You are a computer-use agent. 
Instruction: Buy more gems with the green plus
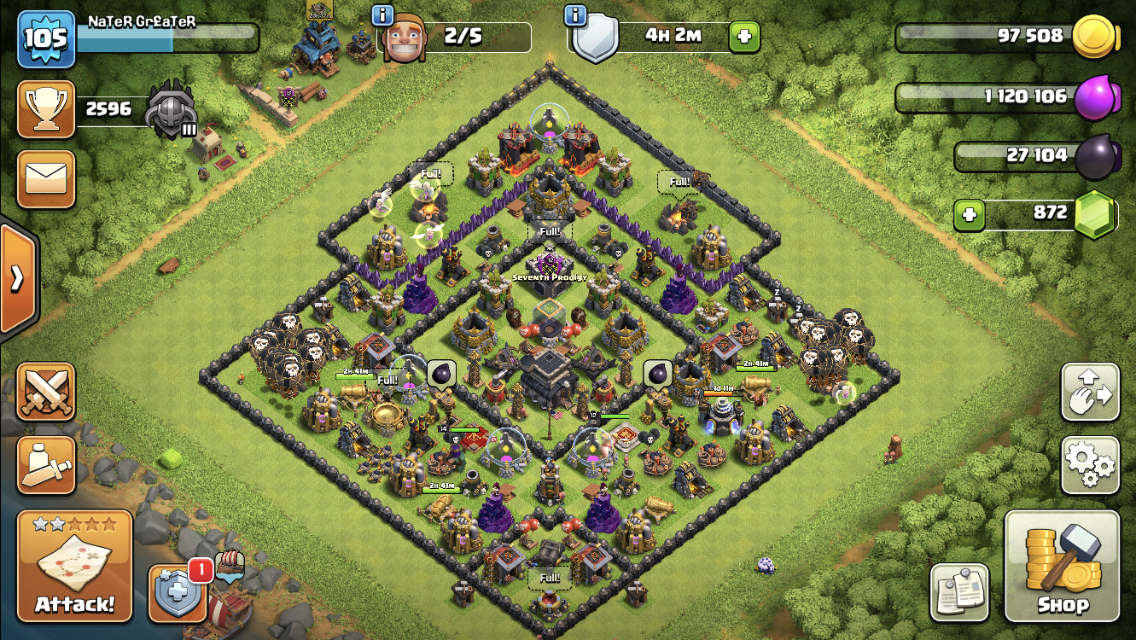[x=968, y=214]
